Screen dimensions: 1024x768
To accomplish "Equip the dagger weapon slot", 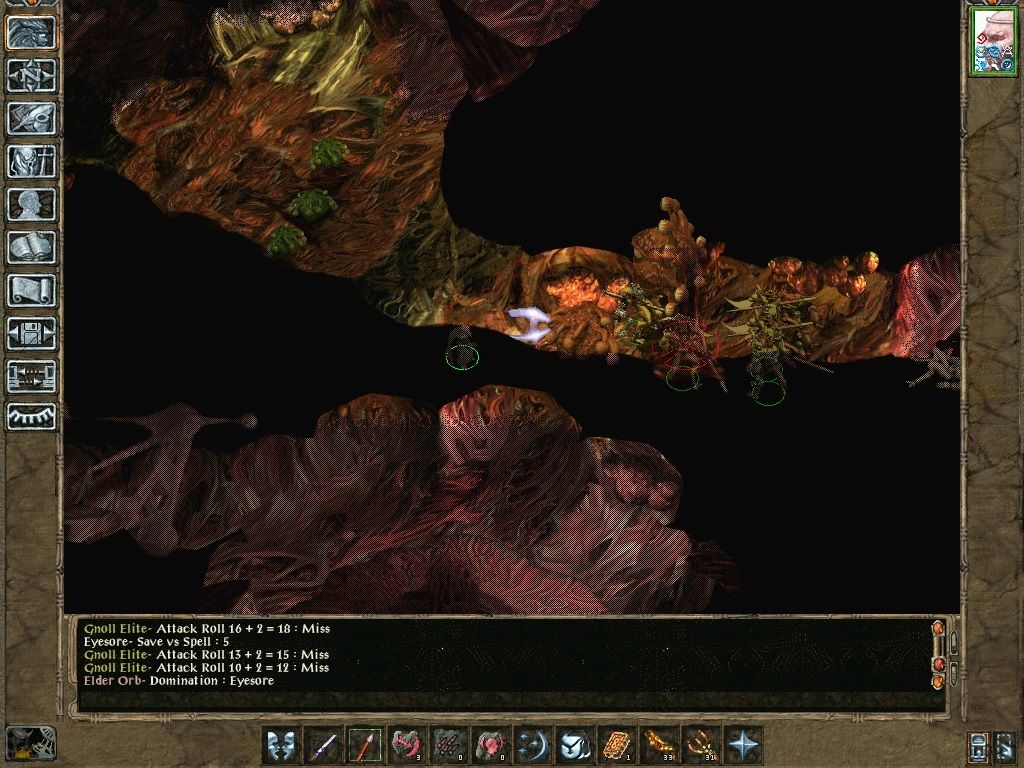I will (x=323, y=745).
